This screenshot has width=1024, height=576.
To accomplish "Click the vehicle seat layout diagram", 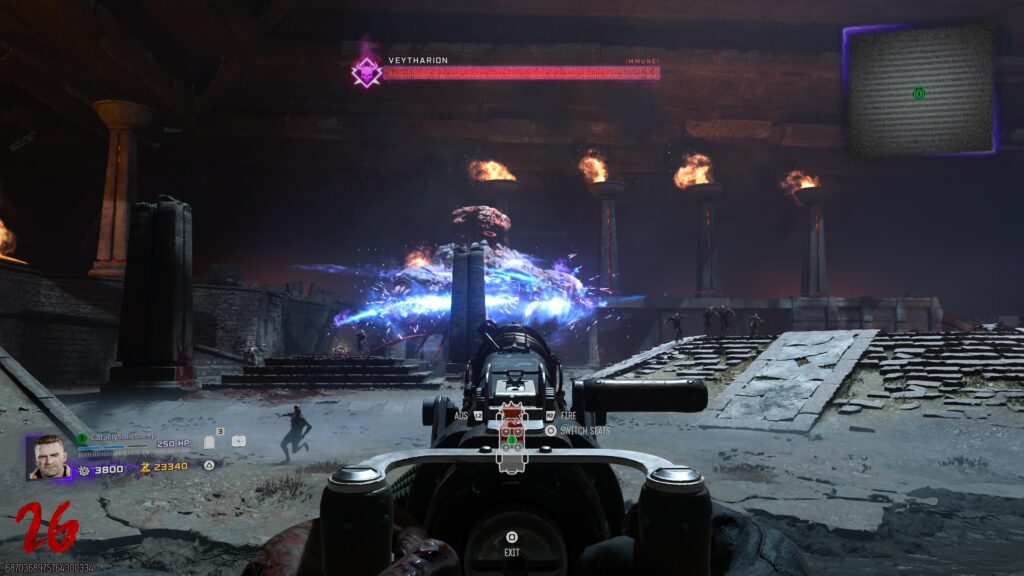I will 512,439.
